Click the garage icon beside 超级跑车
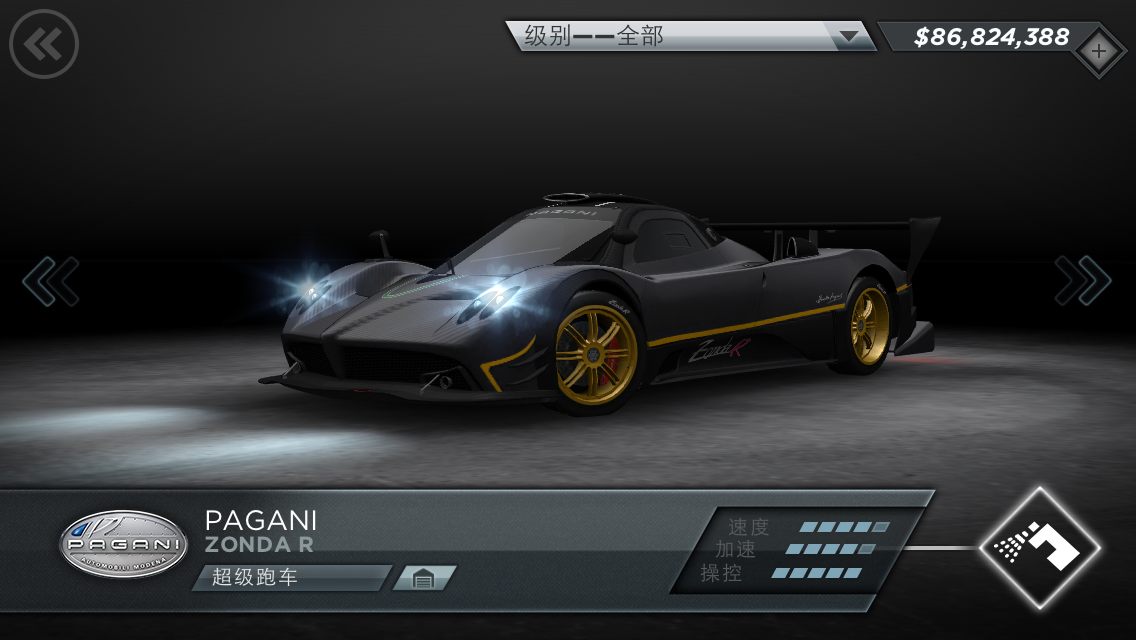 point(423,578)
